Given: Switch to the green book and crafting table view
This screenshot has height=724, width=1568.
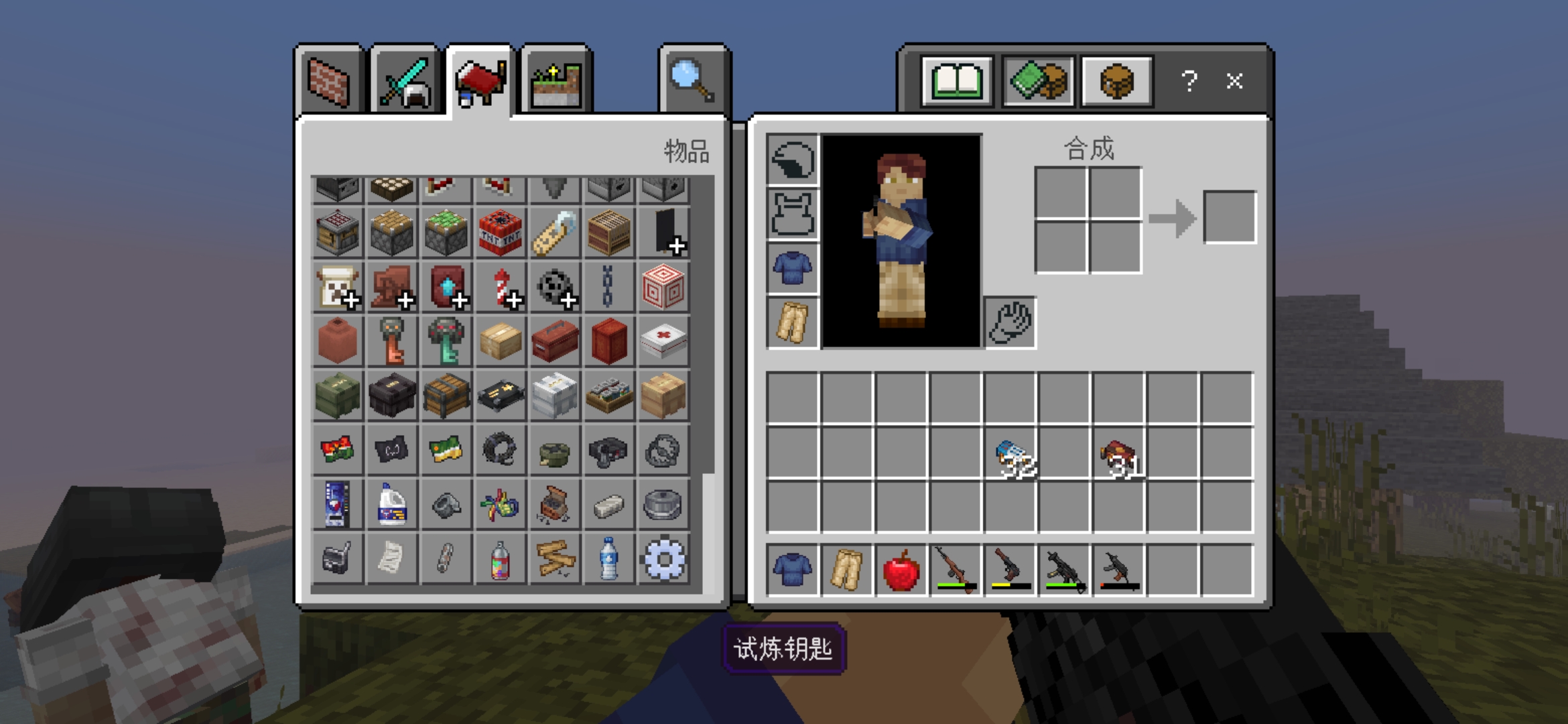Looking at the screenshot, I should point(1038,82).
